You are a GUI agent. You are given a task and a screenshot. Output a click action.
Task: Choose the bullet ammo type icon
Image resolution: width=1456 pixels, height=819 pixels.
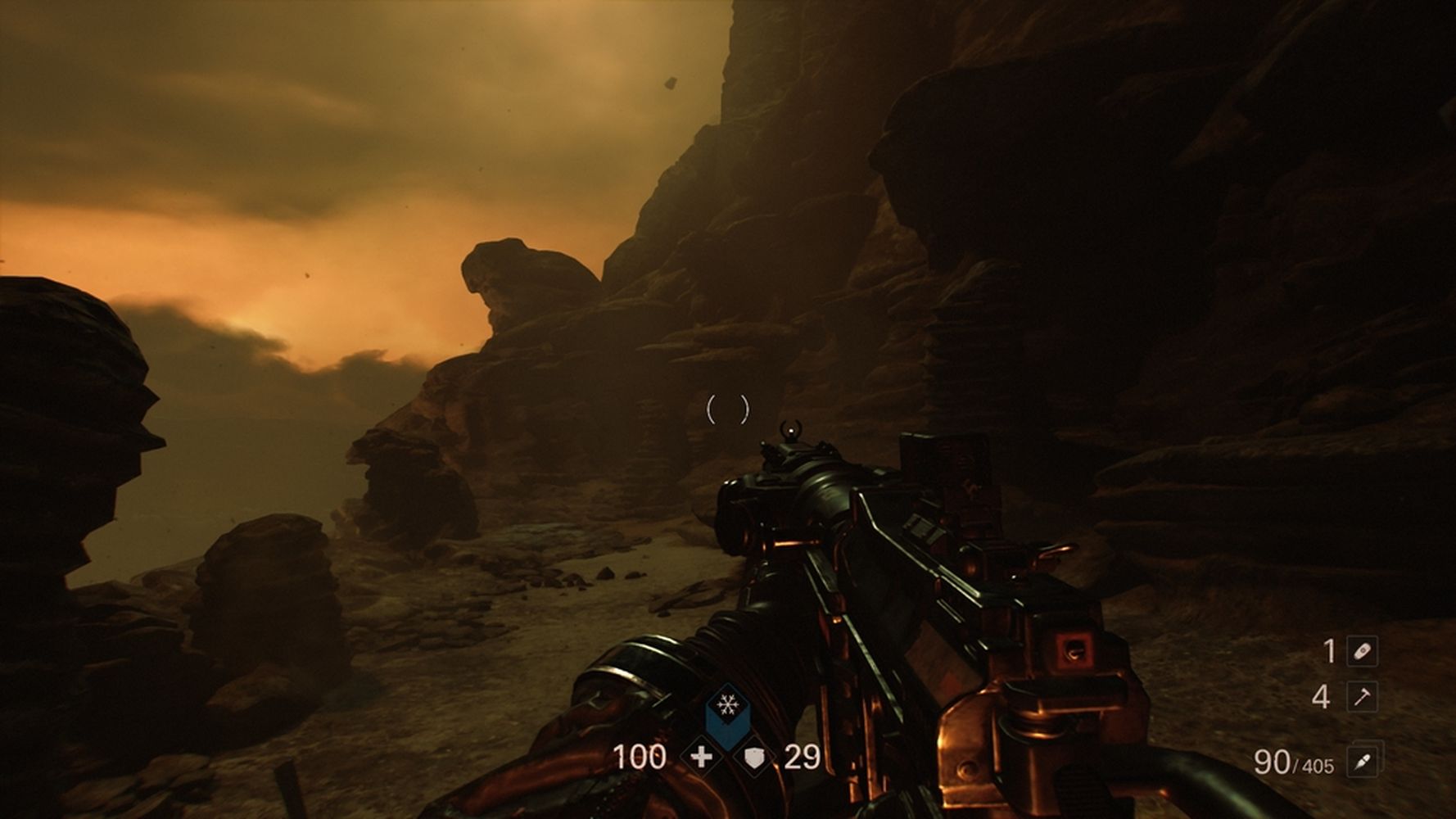[x=1362, y=762]
